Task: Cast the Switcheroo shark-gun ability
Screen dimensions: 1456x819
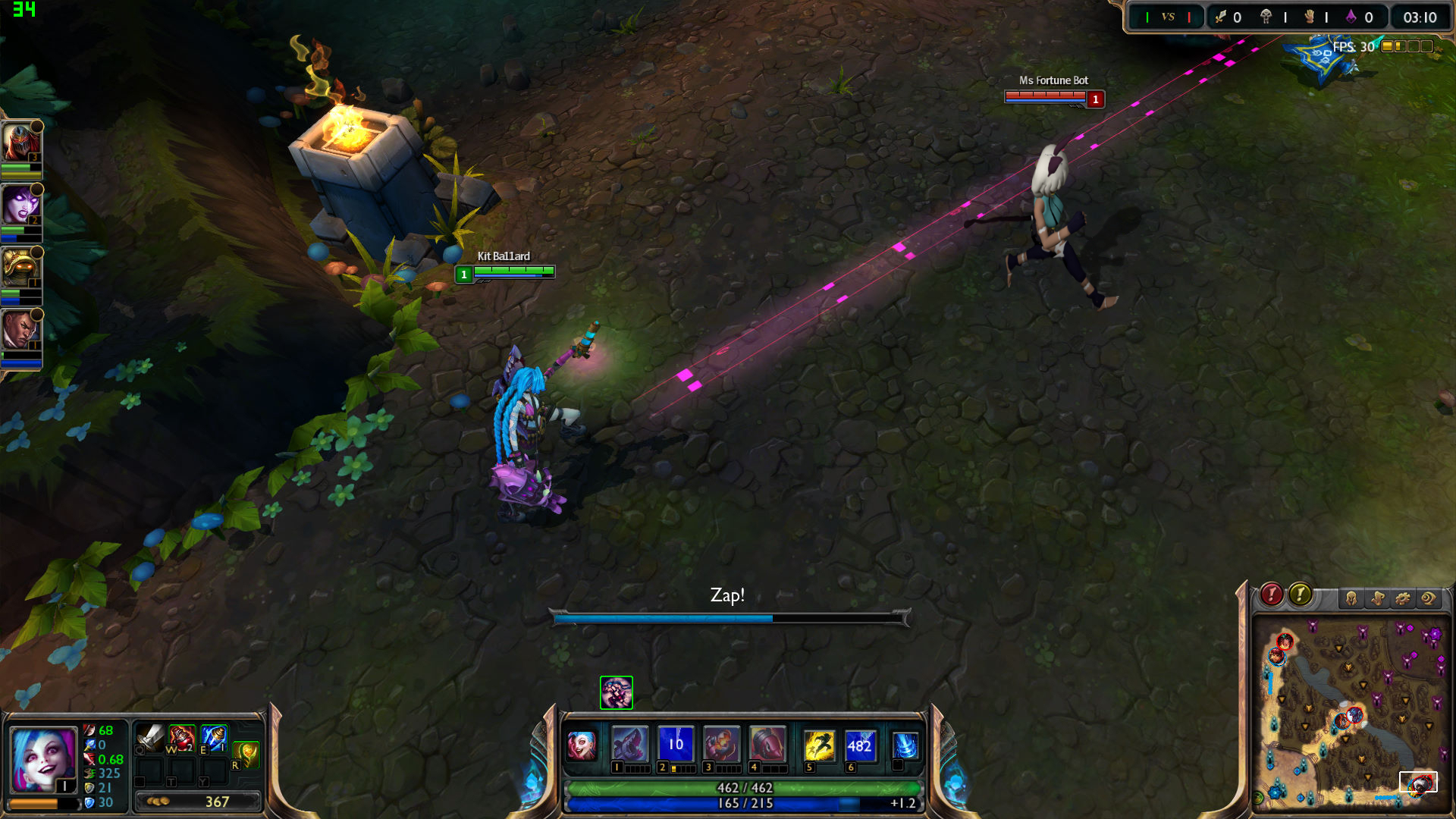Action: [629, 744]
